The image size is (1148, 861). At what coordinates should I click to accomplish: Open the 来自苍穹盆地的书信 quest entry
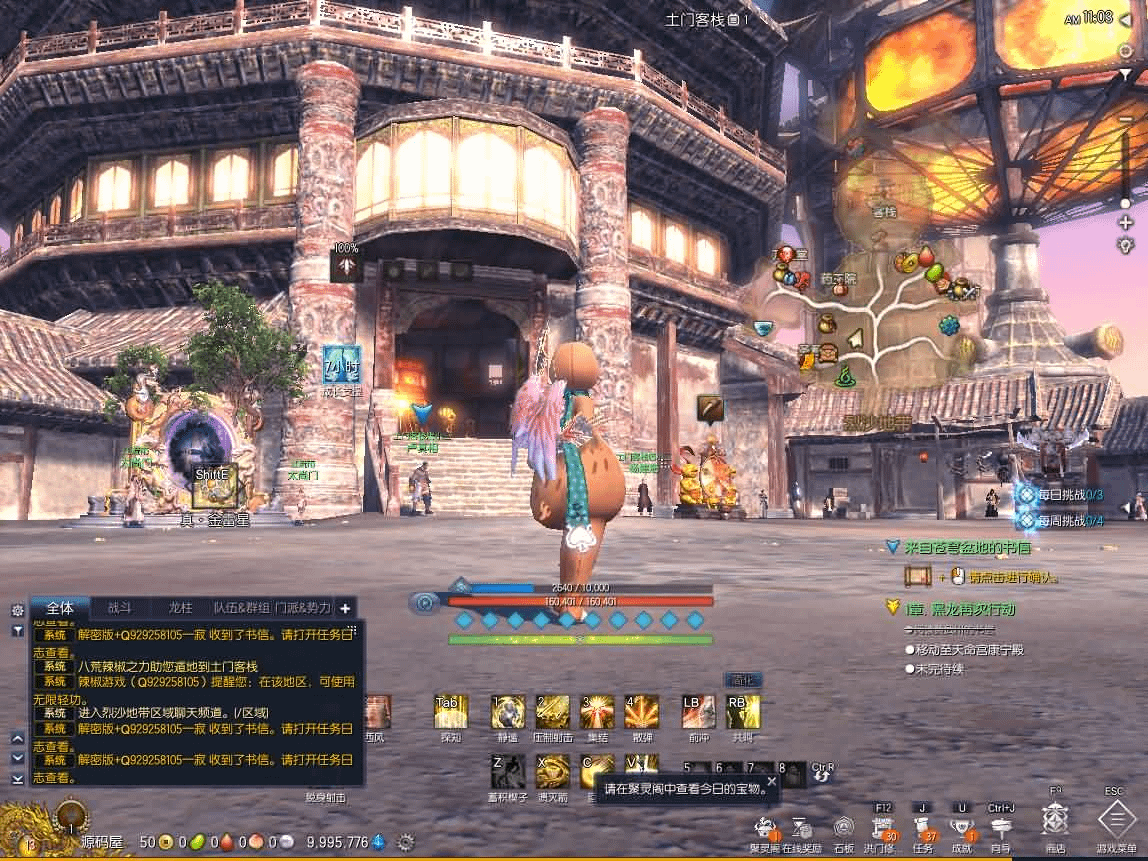[967, 548]
